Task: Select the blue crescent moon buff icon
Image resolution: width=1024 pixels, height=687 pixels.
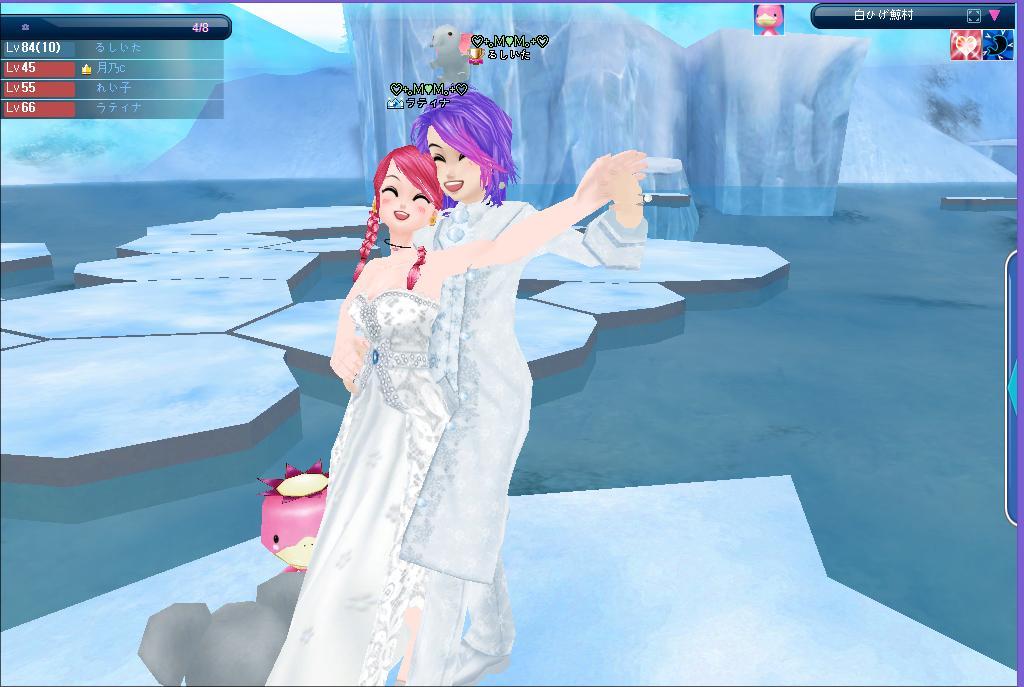Action: (x=998, y=46)
